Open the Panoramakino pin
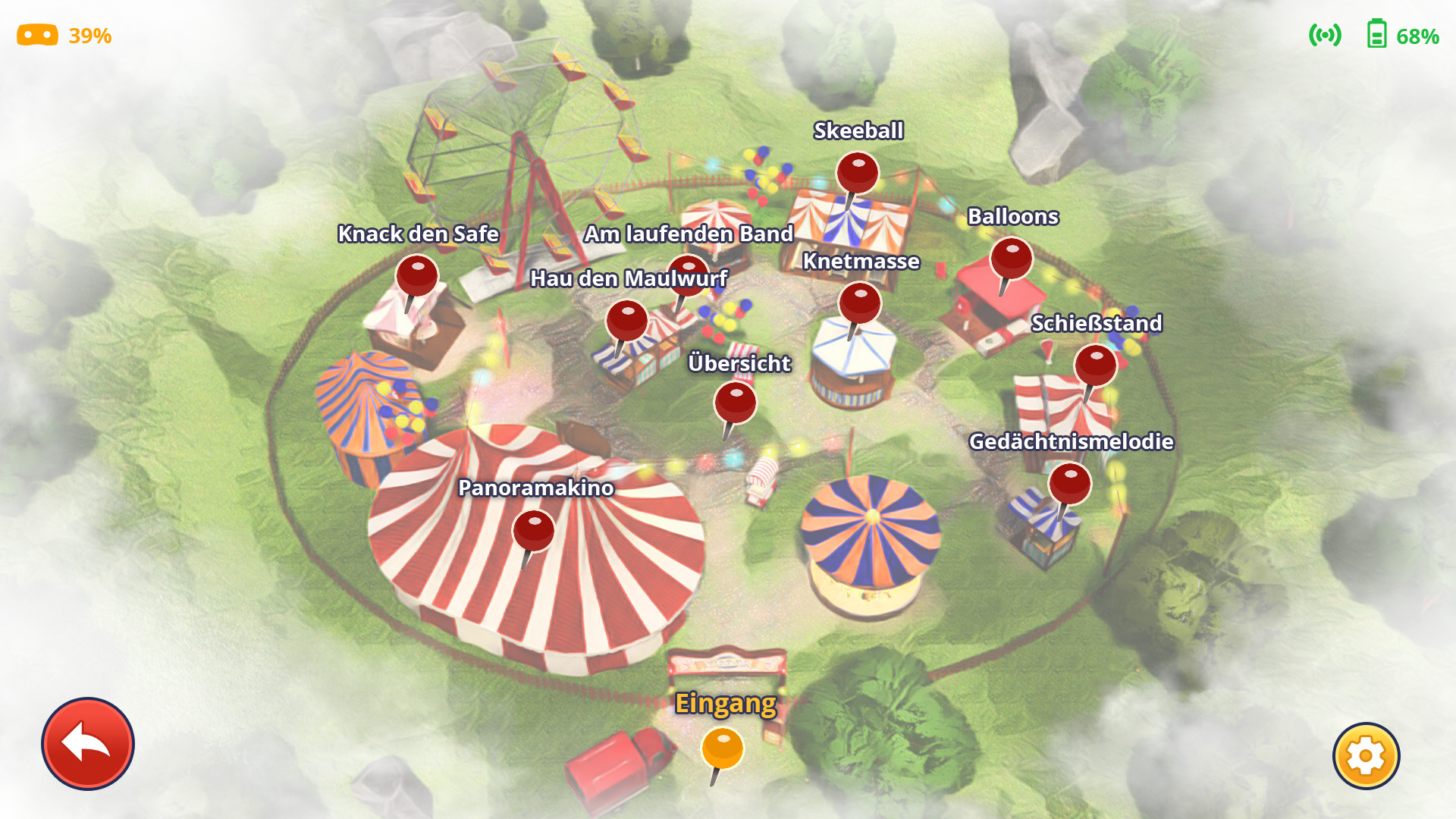Viewport: 1456px width, 819px height. [534, 531]
